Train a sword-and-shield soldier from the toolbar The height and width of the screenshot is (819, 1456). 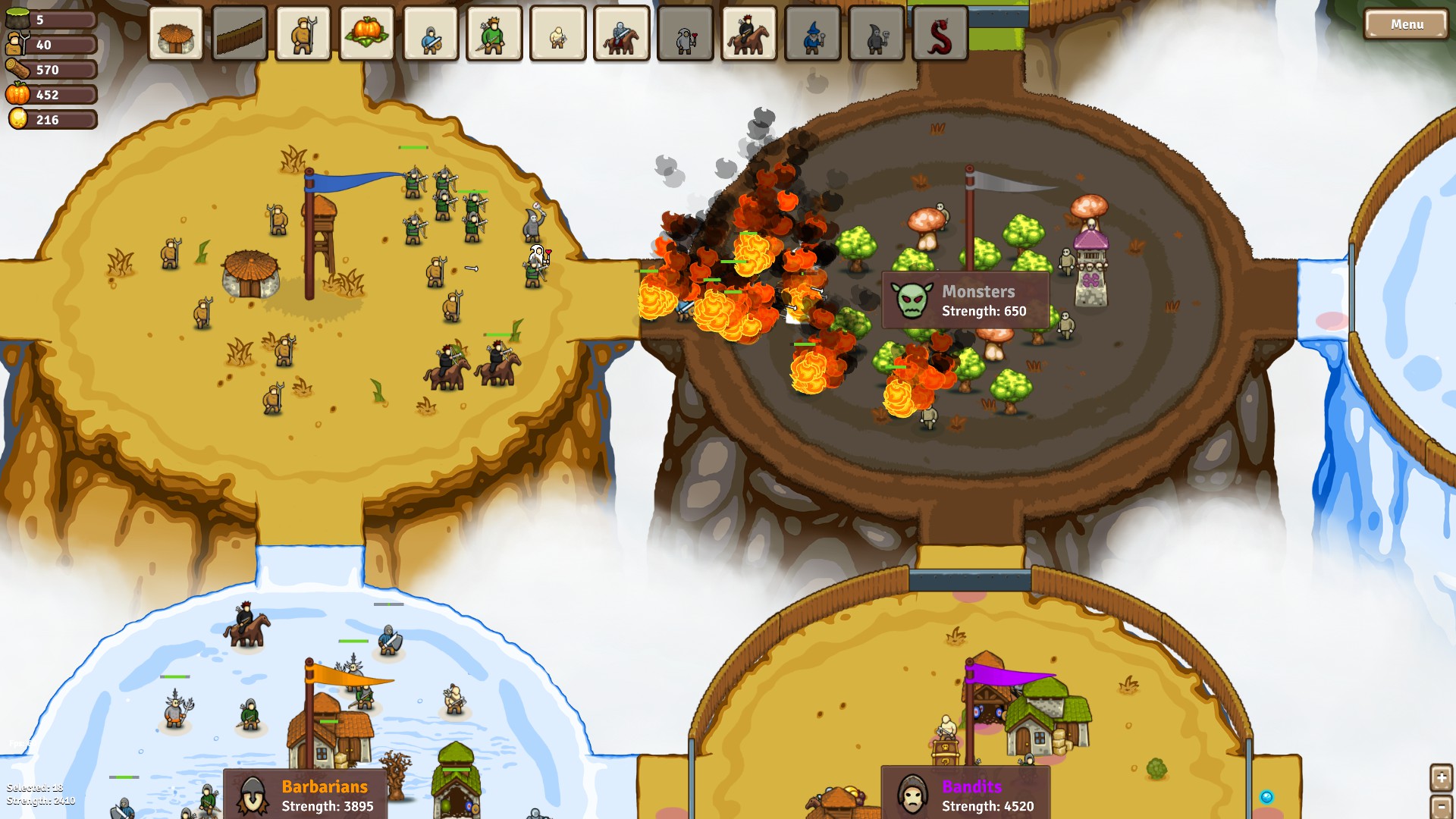428,34
